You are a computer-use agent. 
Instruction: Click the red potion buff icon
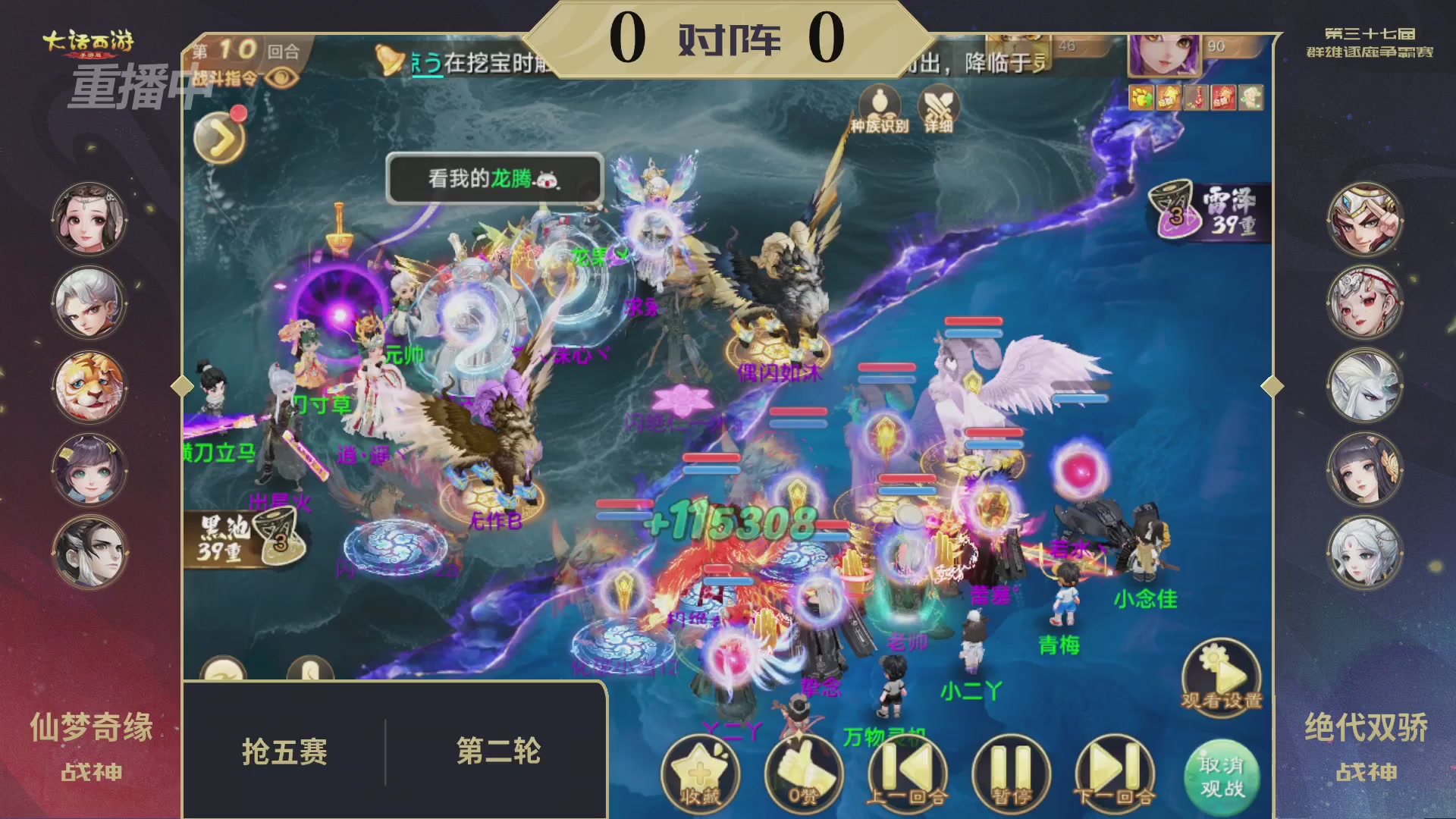pyautogui.click(x=1196, y=99)
